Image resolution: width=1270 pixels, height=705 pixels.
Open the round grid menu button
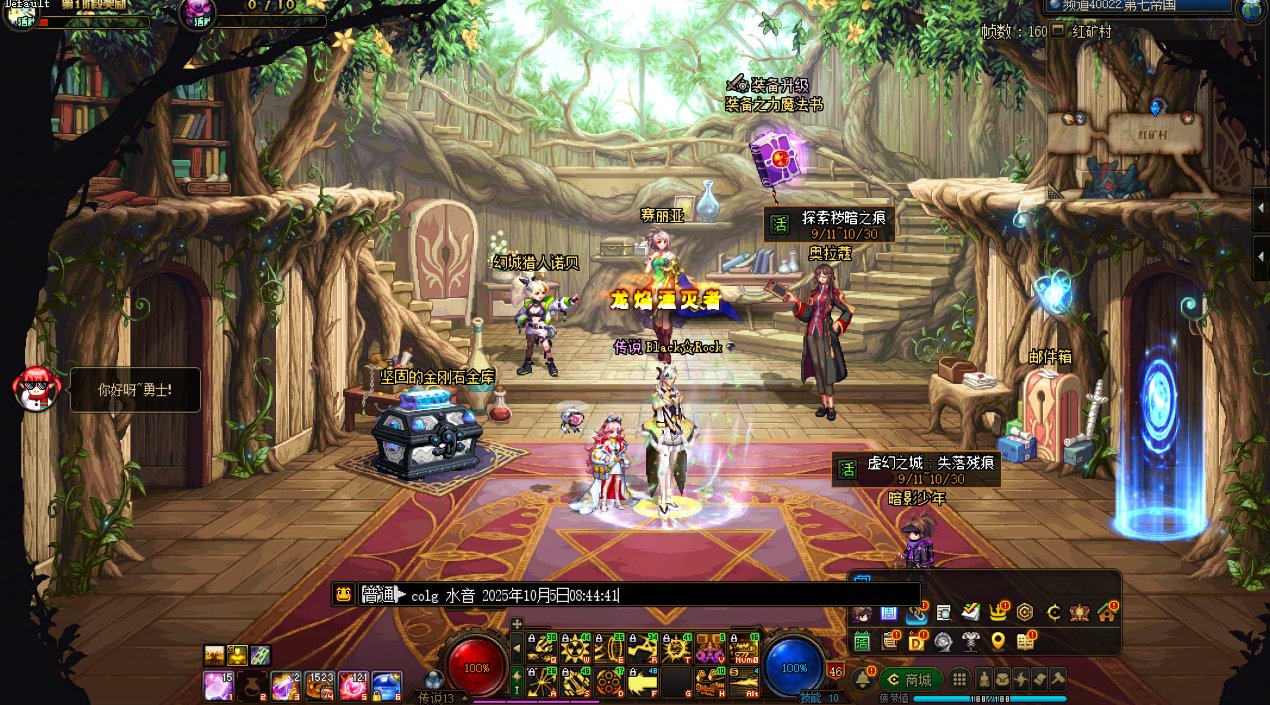[x=959, y=680]
